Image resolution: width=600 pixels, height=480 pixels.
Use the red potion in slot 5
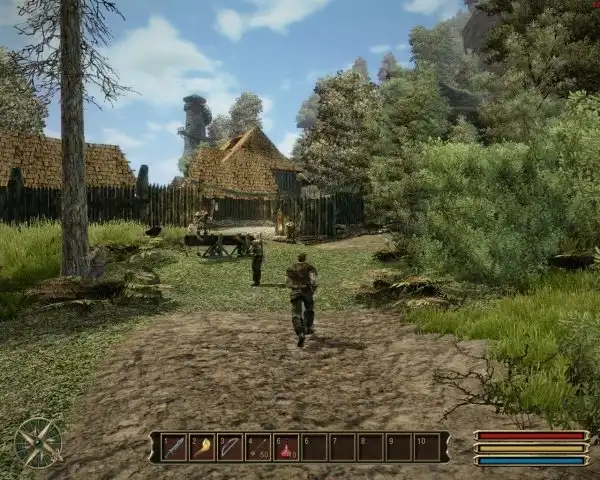click(x=287, y=447)
